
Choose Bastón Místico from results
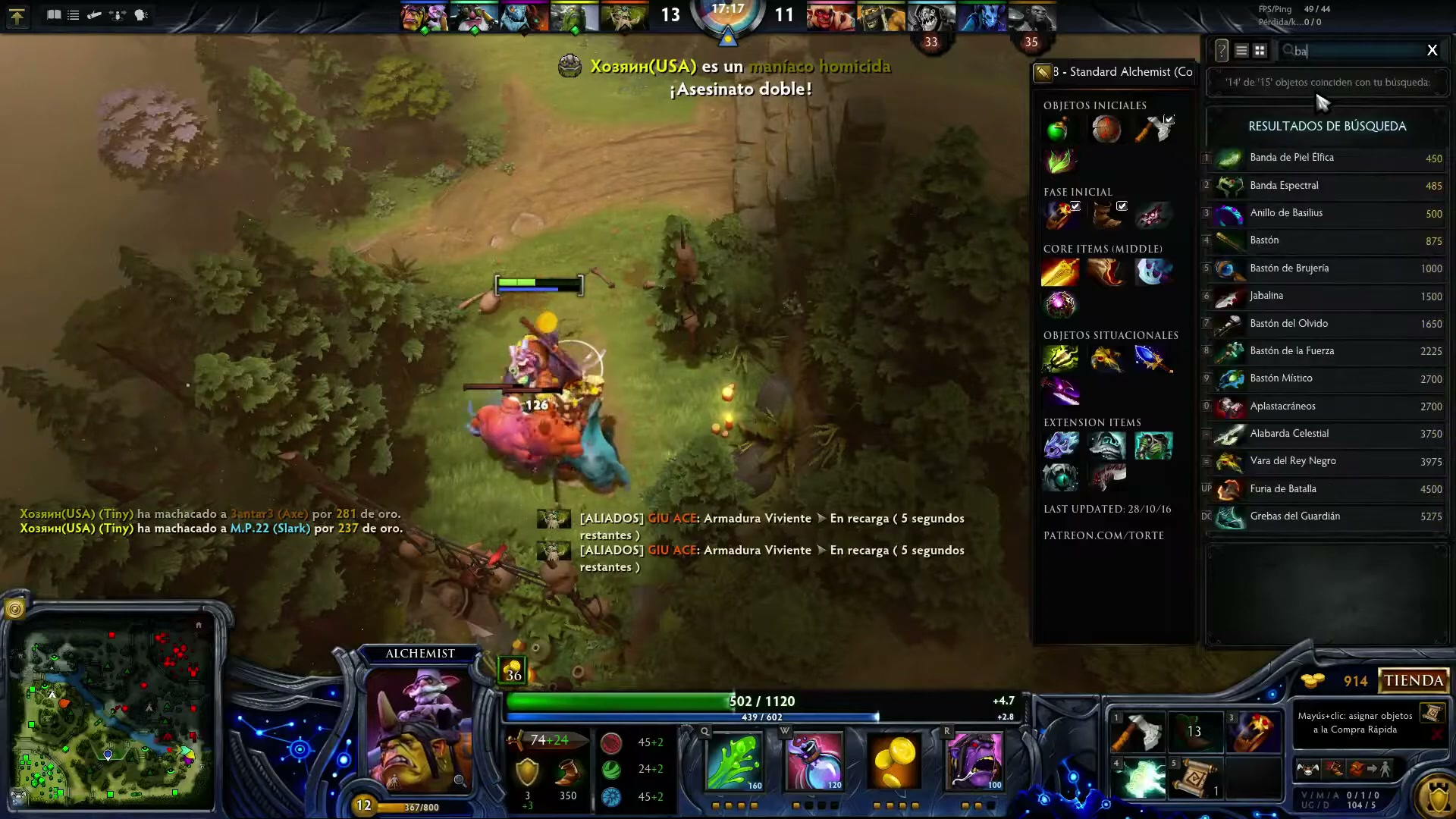[1327, 378]
